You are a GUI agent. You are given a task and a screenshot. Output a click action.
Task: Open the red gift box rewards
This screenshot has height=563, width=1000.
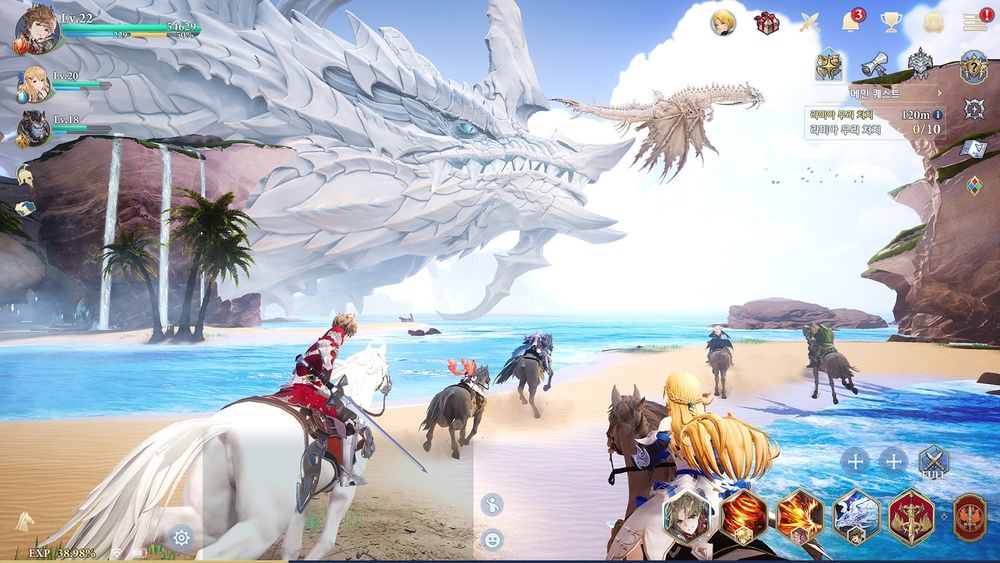tap(767, 23)
